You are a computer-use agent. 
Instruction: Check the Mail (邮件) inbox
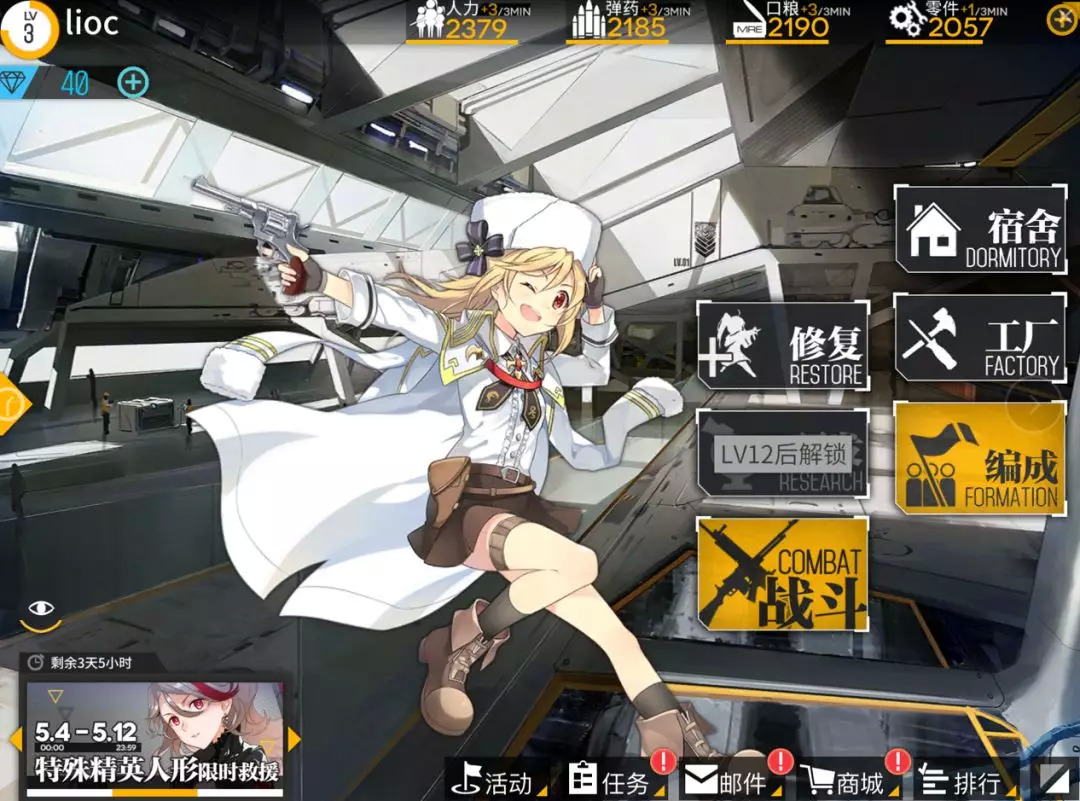click(x=730, y=780)
